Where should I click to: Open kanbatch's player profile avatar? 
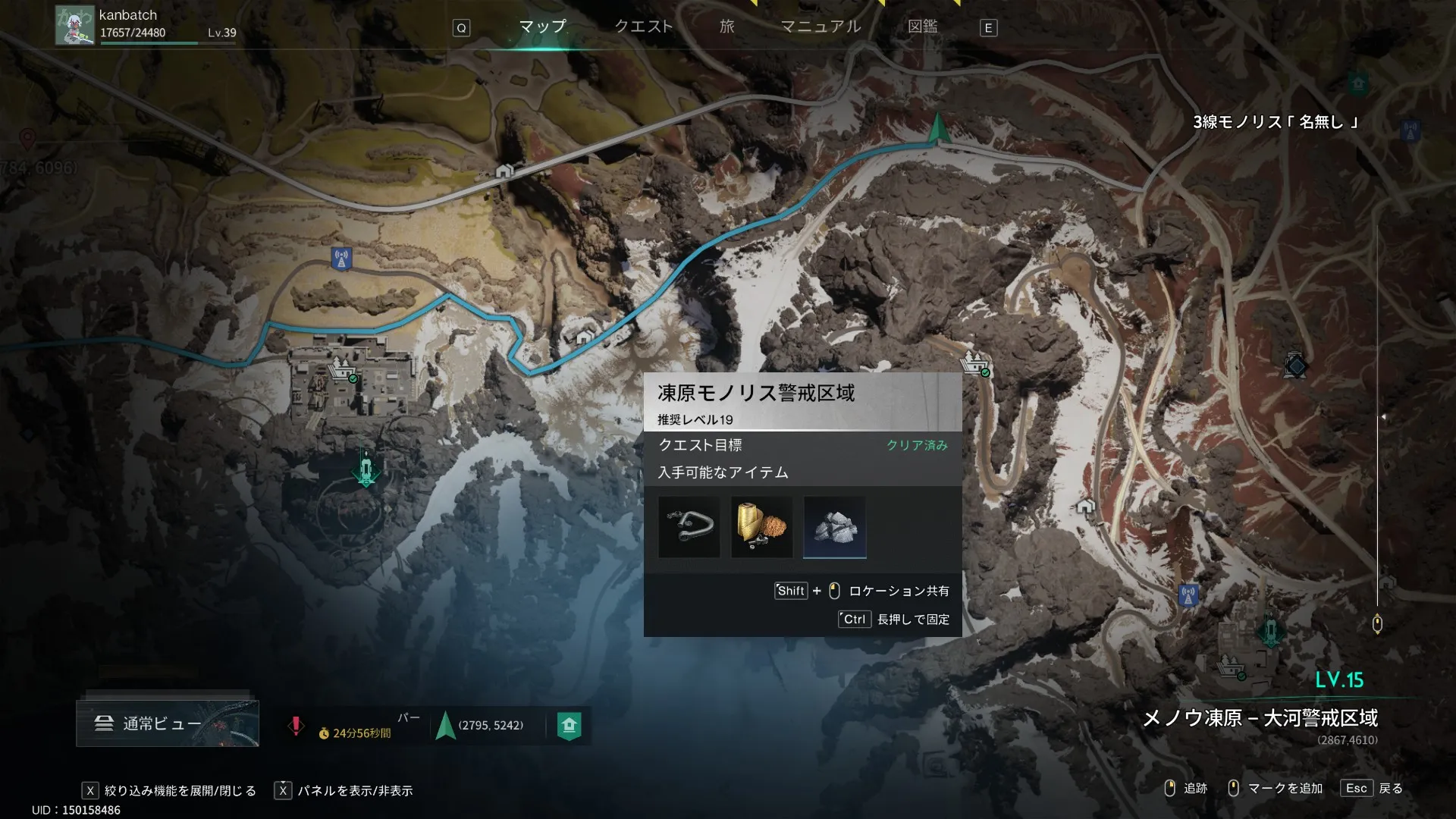pyautogui.click(x=75, y=26)
